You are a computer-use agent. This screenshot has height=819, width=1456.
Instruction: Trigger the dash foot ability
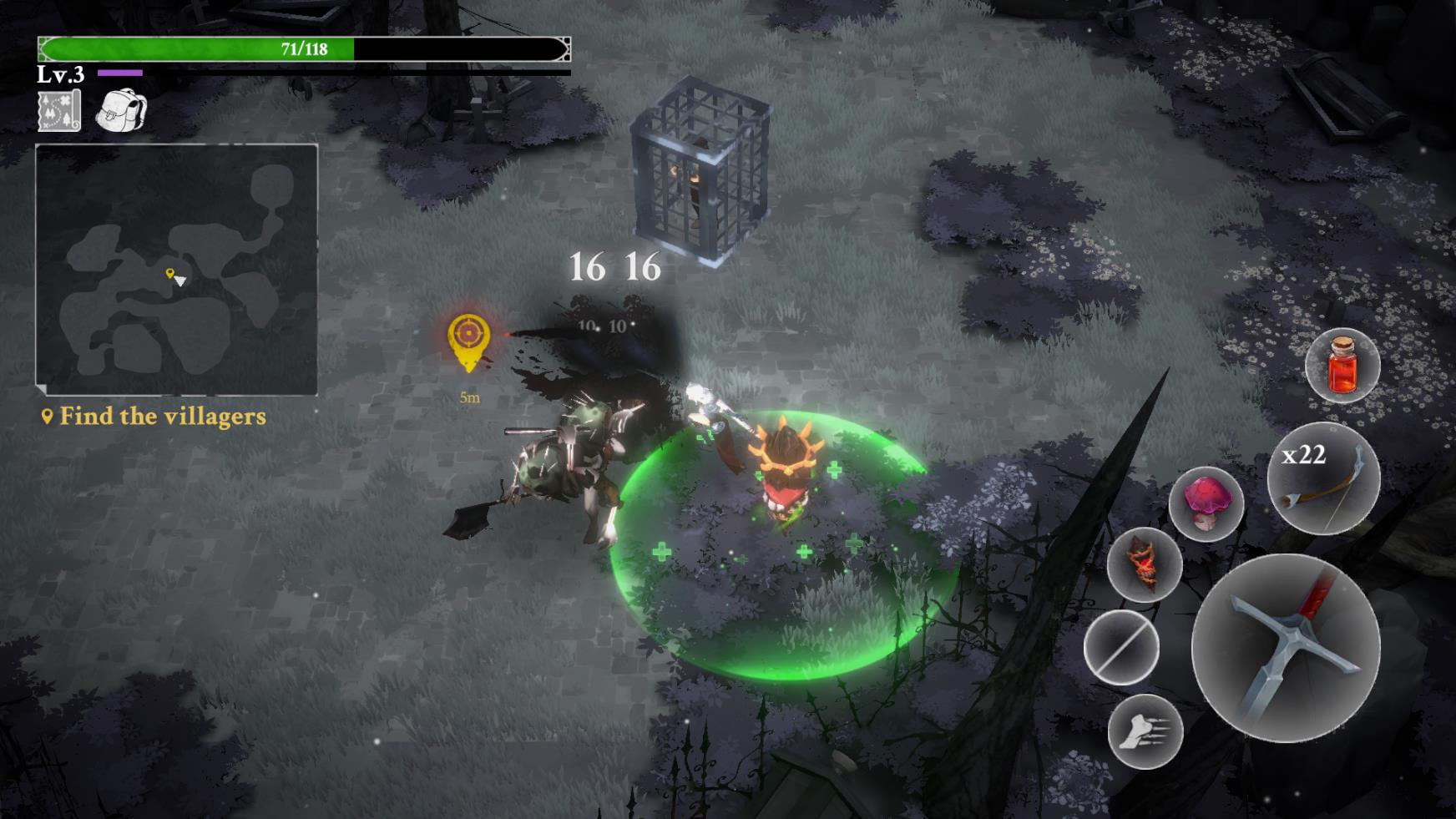click(x=1145, y=731)
